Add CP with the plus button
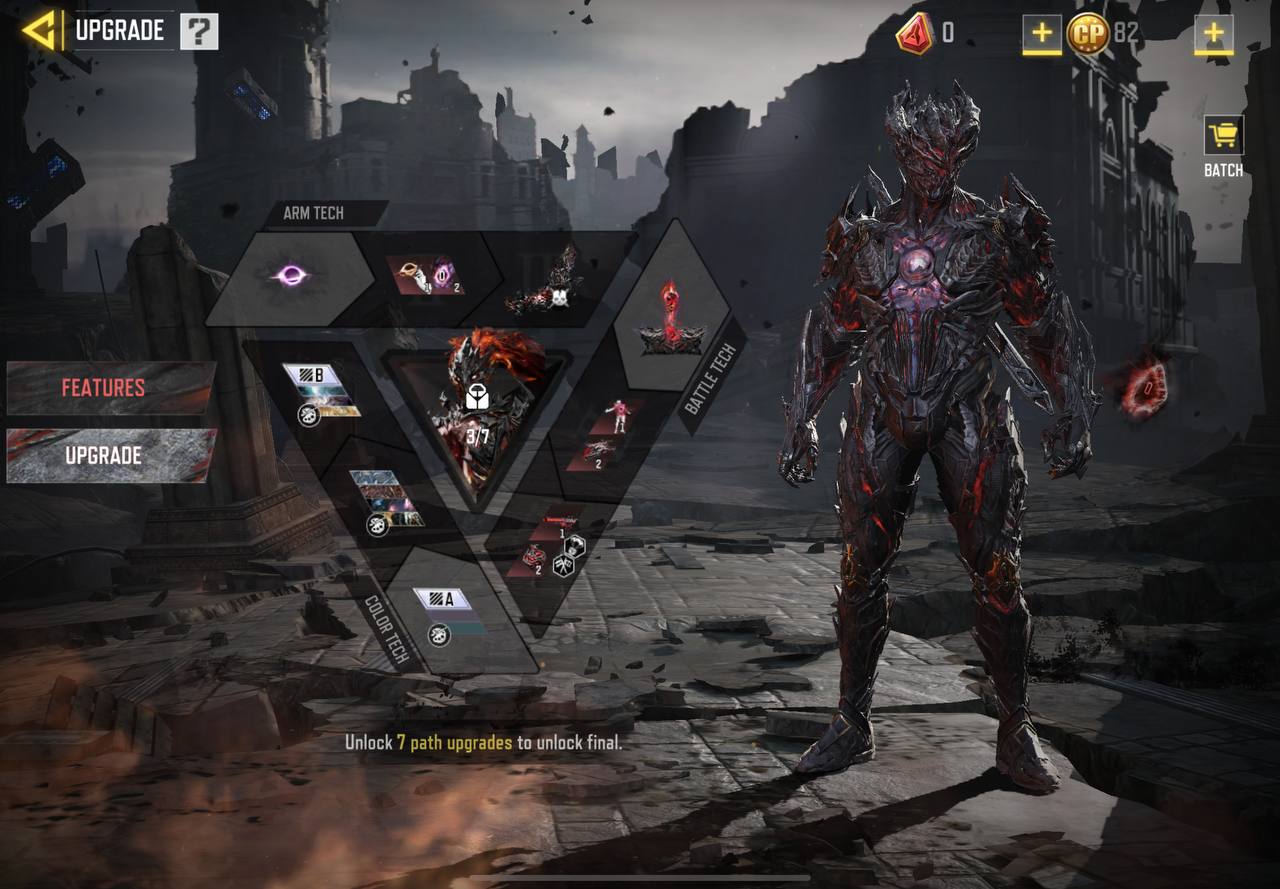The image size is (1280, 889). tap(1213, 33)
